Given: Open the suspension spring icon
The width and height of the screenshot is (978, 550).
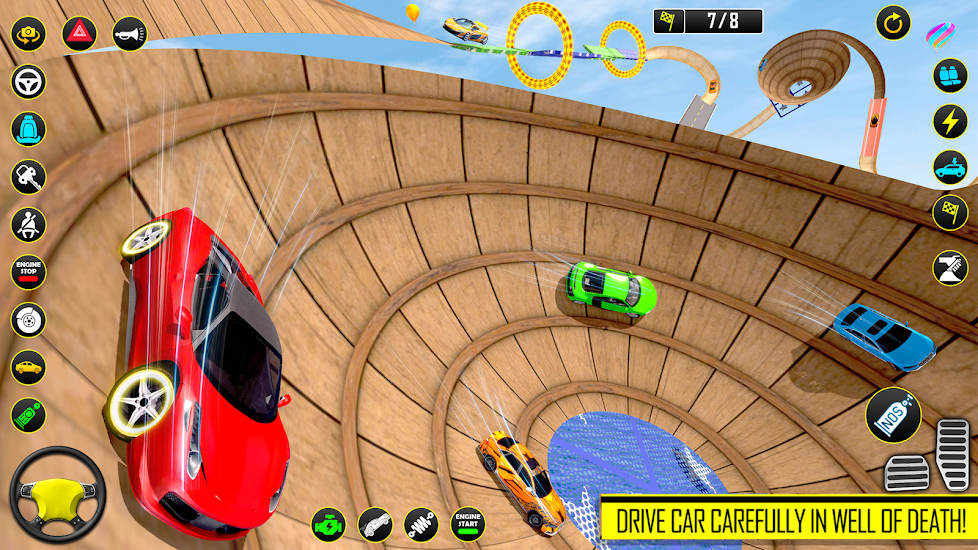Looking at the screenshot, I should click(421, 524).
